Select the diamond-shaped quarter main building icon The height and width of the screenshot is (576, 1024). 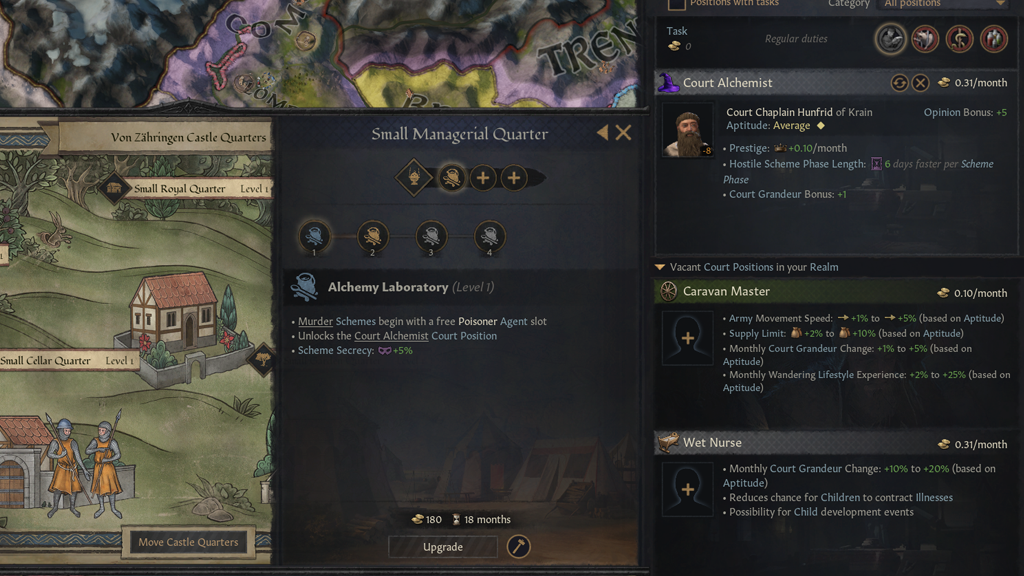pos(414,178)
